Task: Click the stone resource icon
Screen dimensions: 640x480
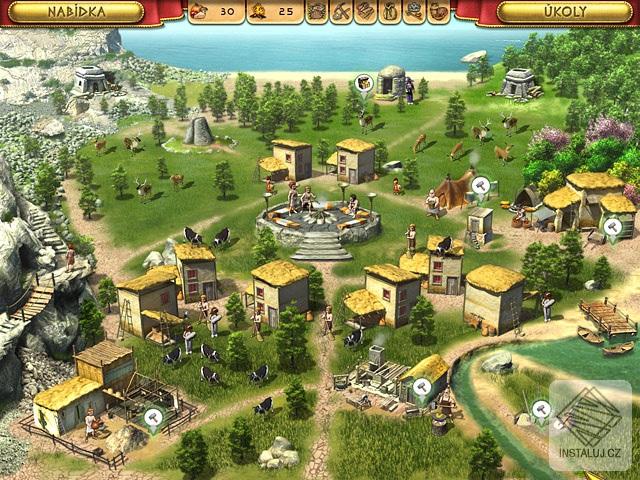Action: [414, 13]
